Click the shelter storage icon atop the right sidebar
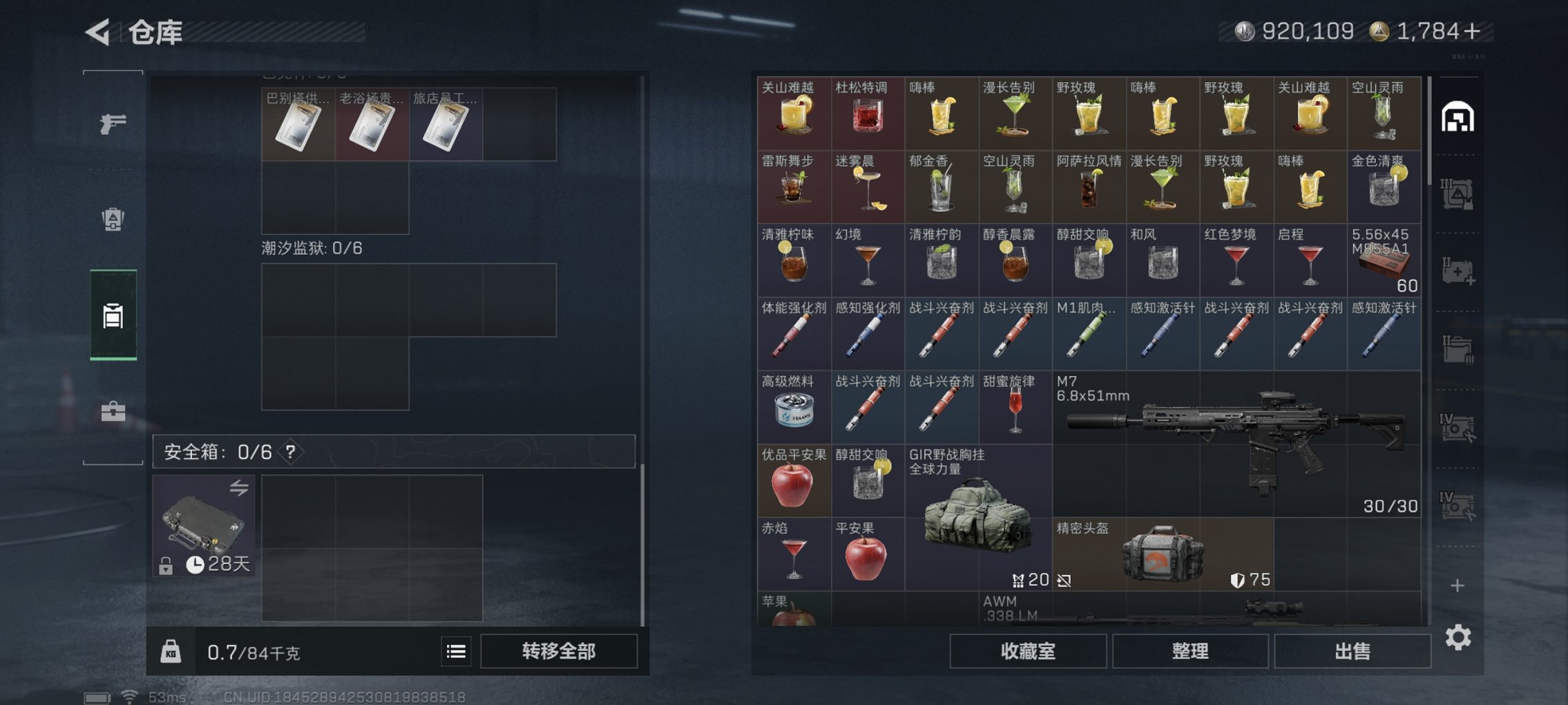Viewport: 1568px width, 705px height. point(1460,117)
